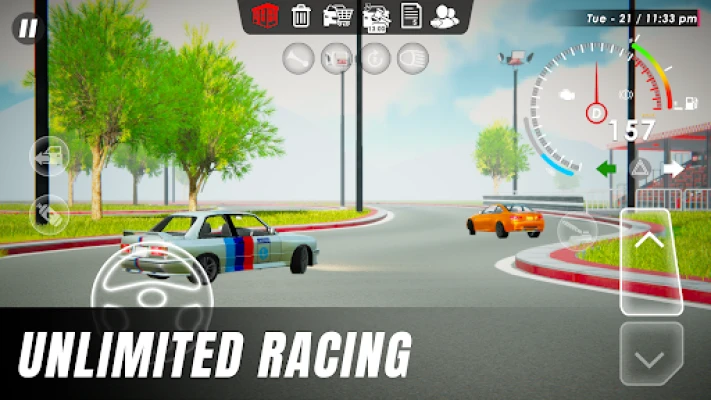Open the car shop cart icon
711x400 pixels.
337,15
